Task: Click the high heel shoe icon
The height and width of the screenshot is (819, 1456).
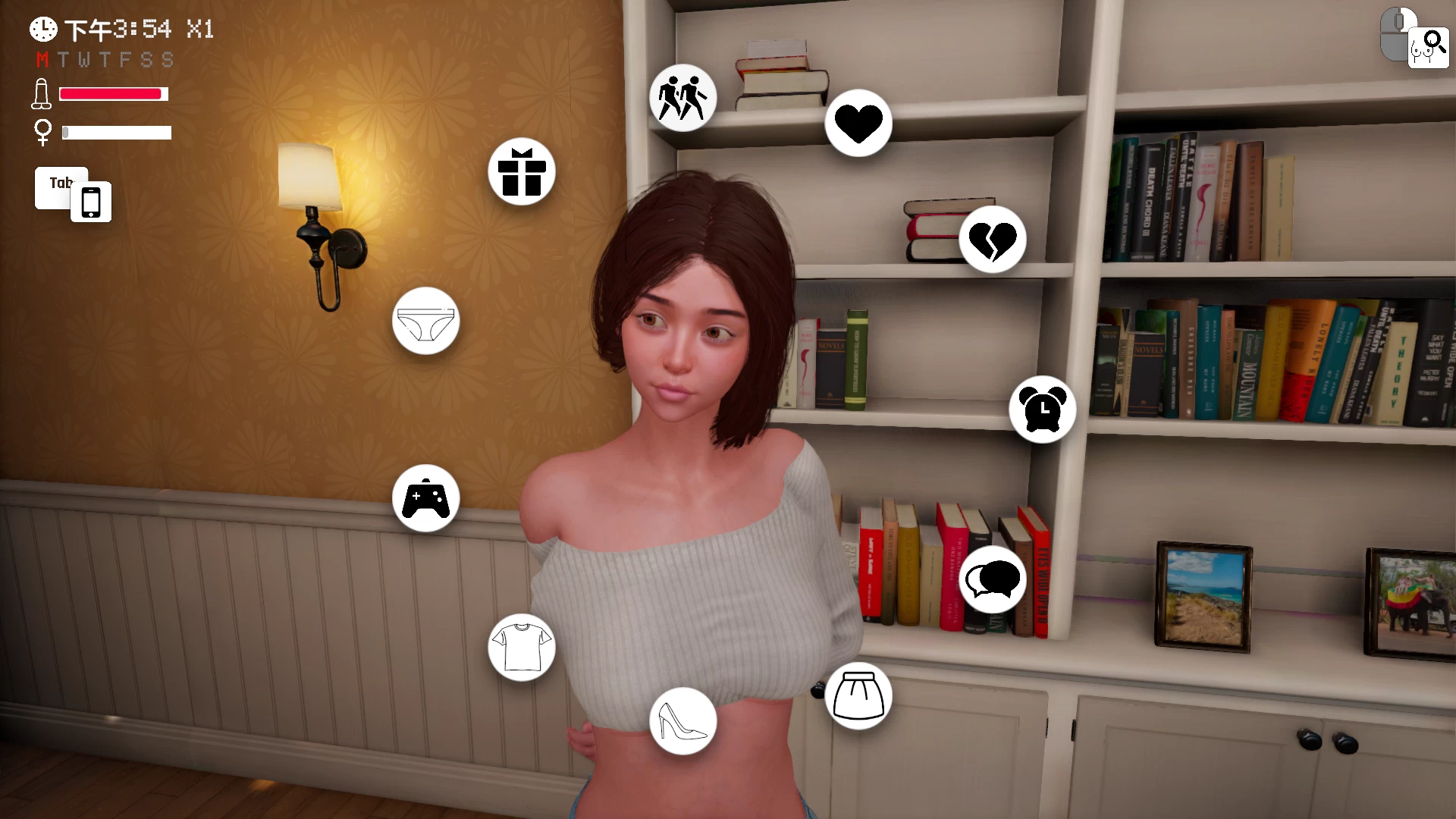Action: [x=682, y=721]
